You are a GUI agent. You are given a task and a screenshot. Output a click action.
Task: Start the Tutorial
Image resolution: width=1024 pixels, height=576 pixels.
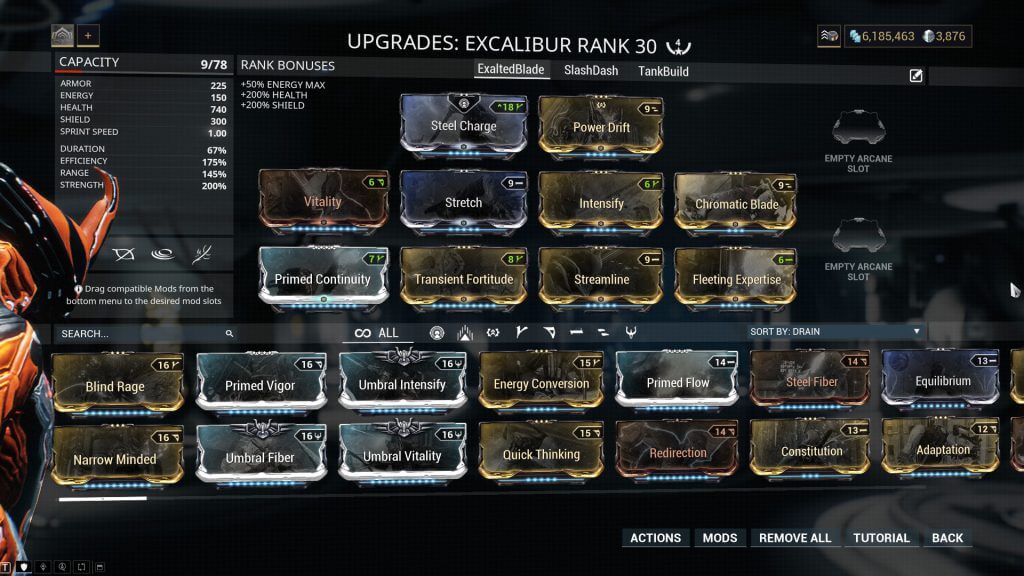(881, 538)
